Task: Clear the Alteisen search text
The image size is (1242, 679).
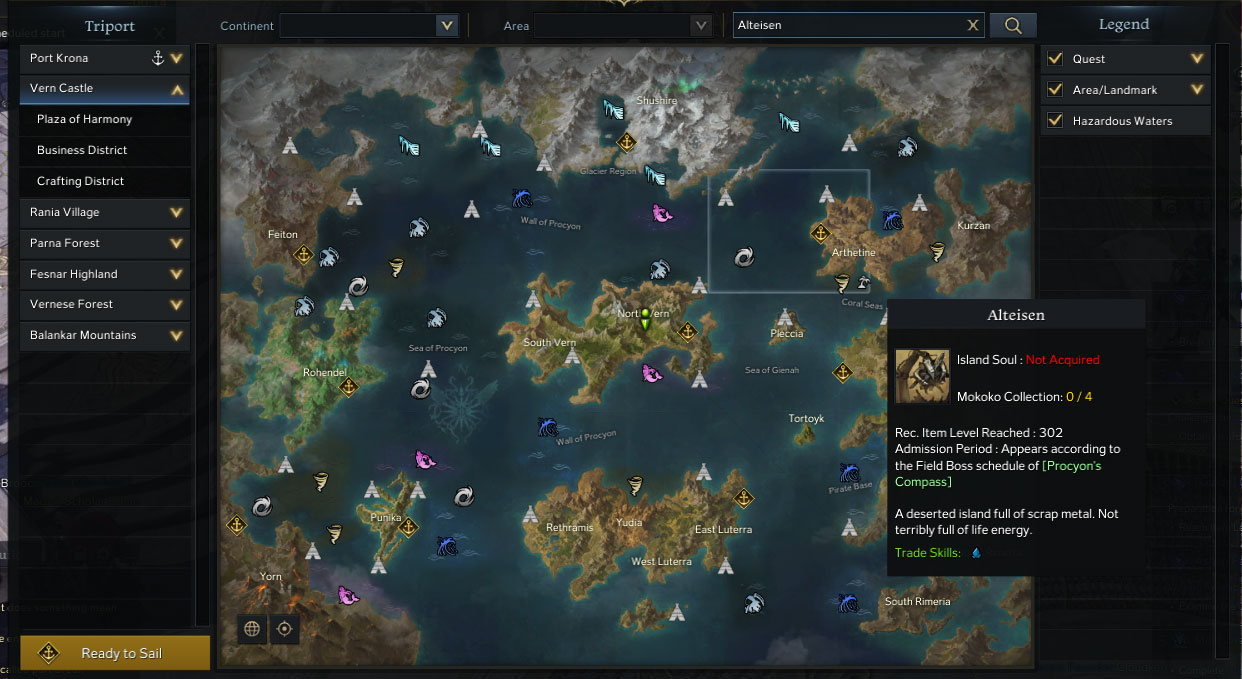Action: [973, 26]
